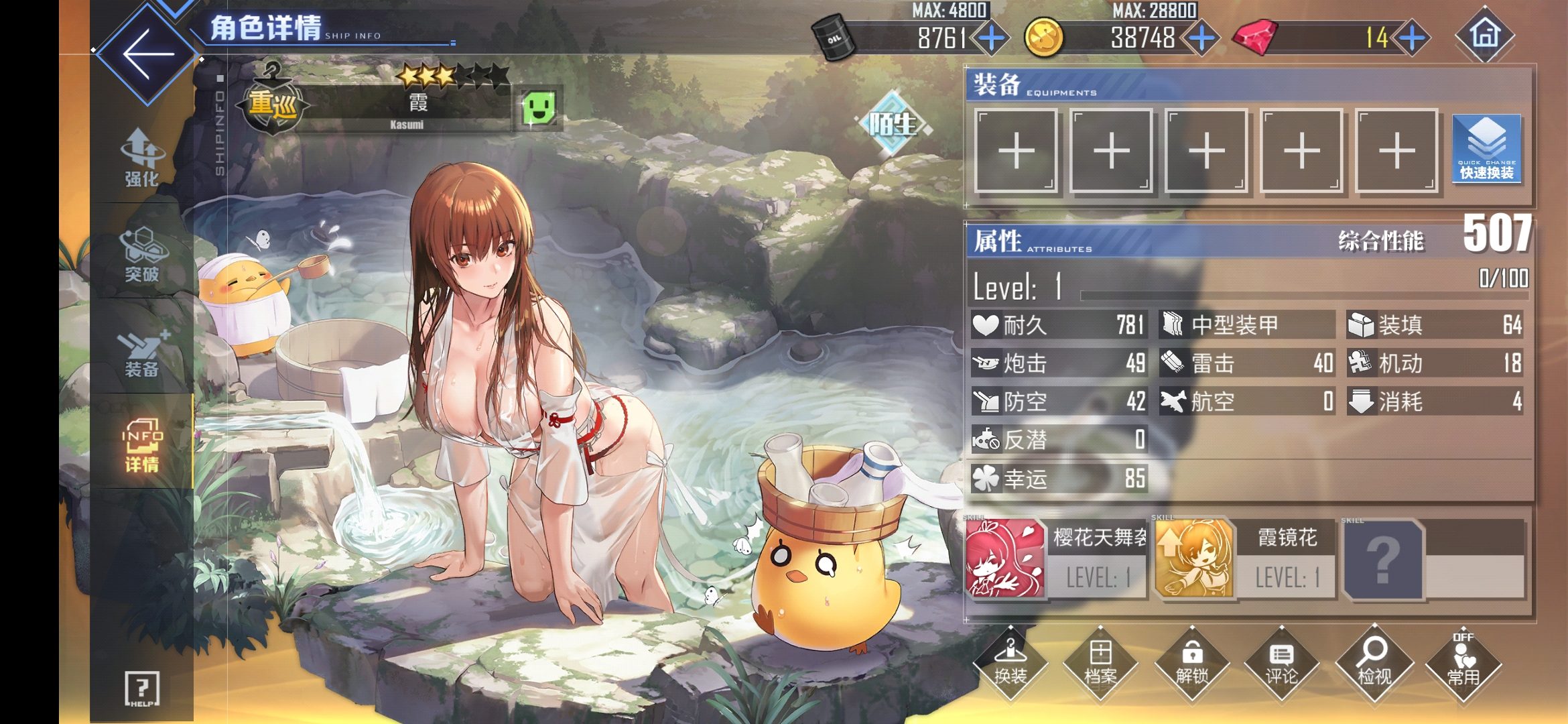This screenshot has width=1568, height=724.
Task: Open the HELP question mark
Action: pos(142,688)
